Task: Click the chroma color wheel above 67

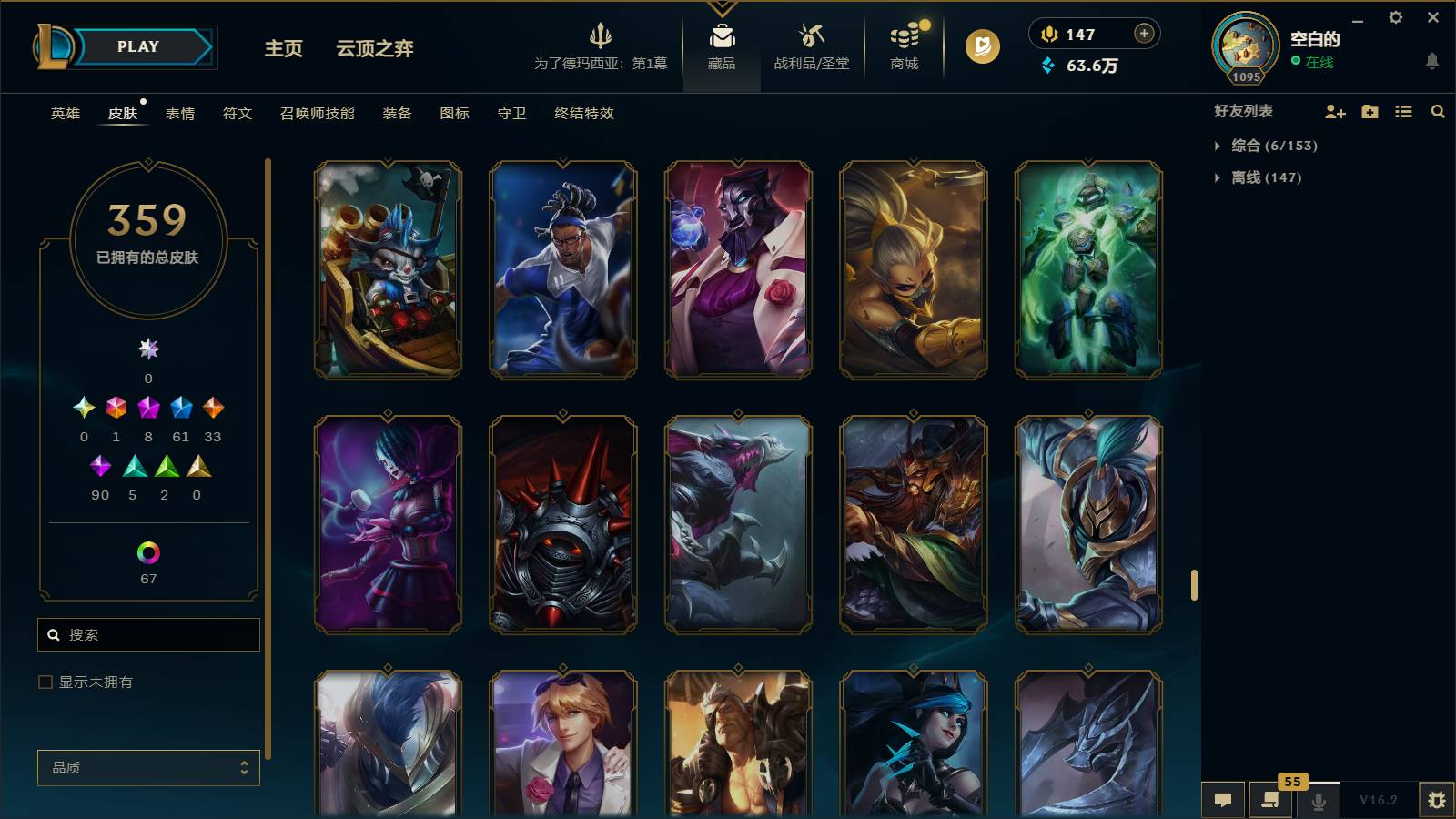Action: tap(148, 551)
